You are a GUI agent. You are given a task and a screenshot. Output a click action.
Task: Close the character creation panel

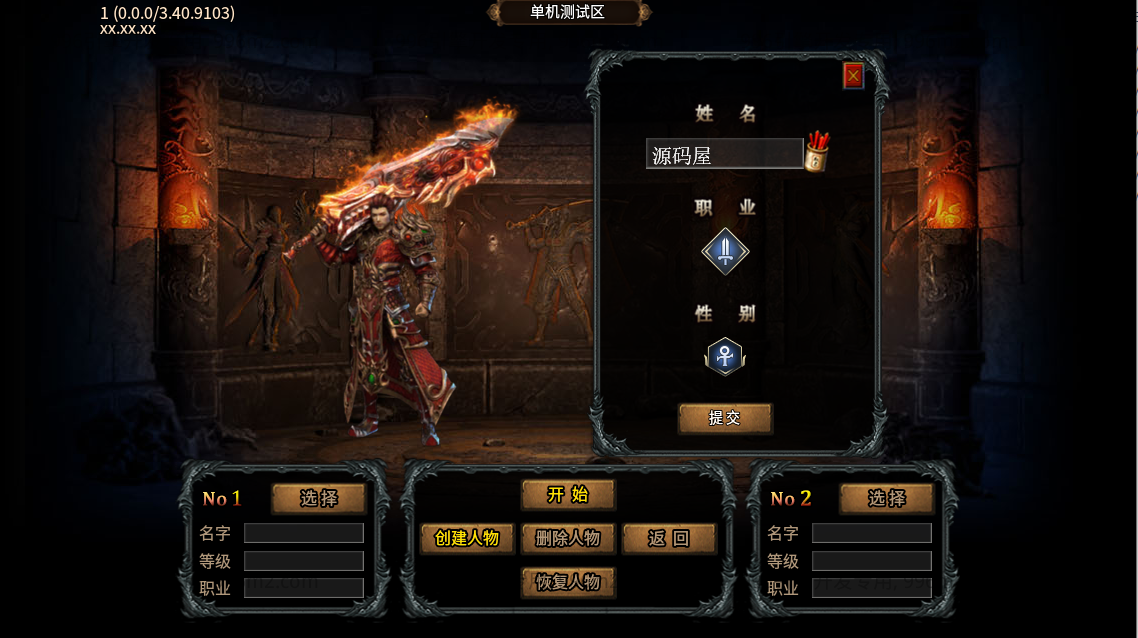(x=853, y=76)
